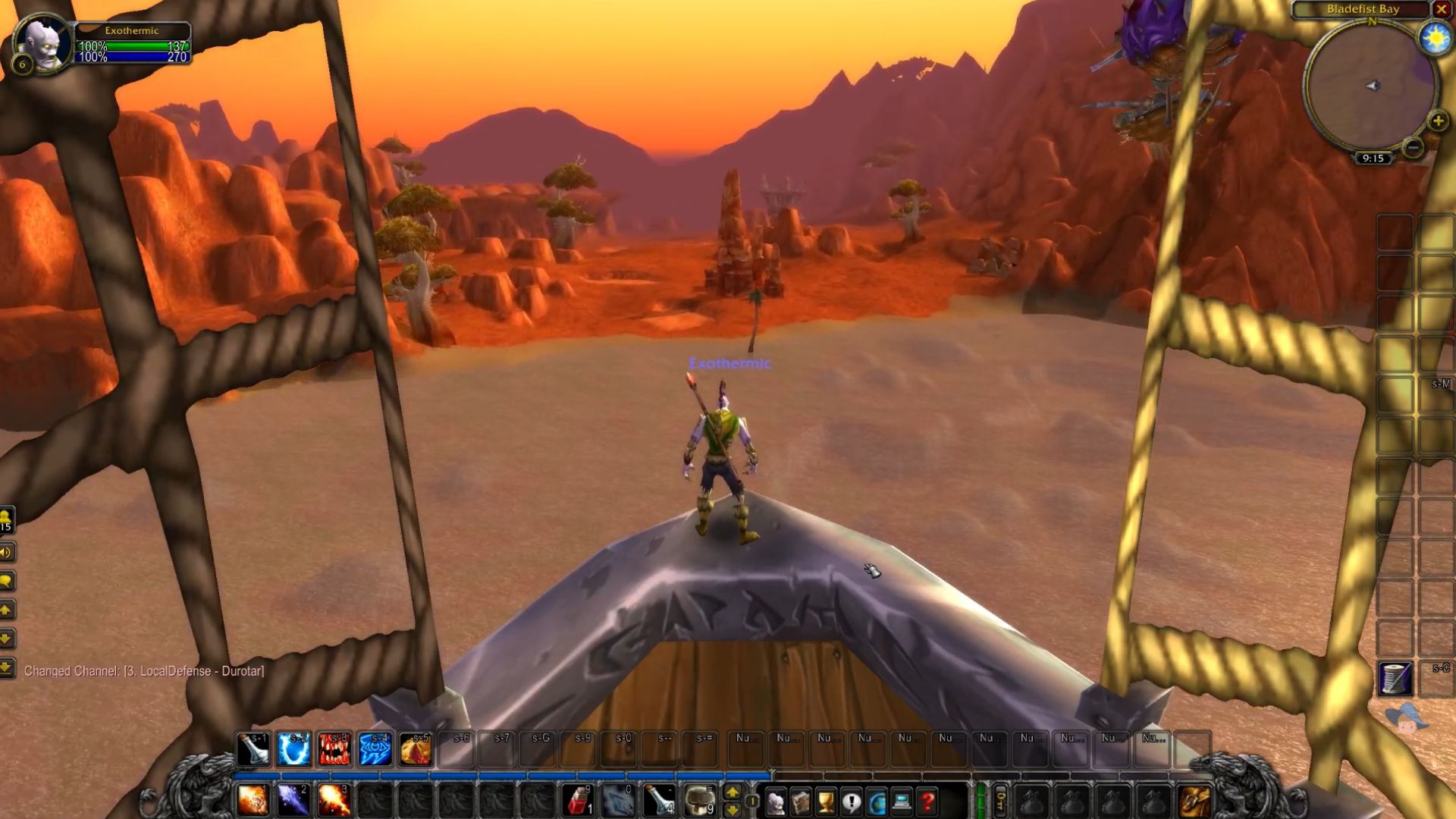Use the red fanged mouth ability
Viewport: 1456px width, 819px height.
[334, 749]
